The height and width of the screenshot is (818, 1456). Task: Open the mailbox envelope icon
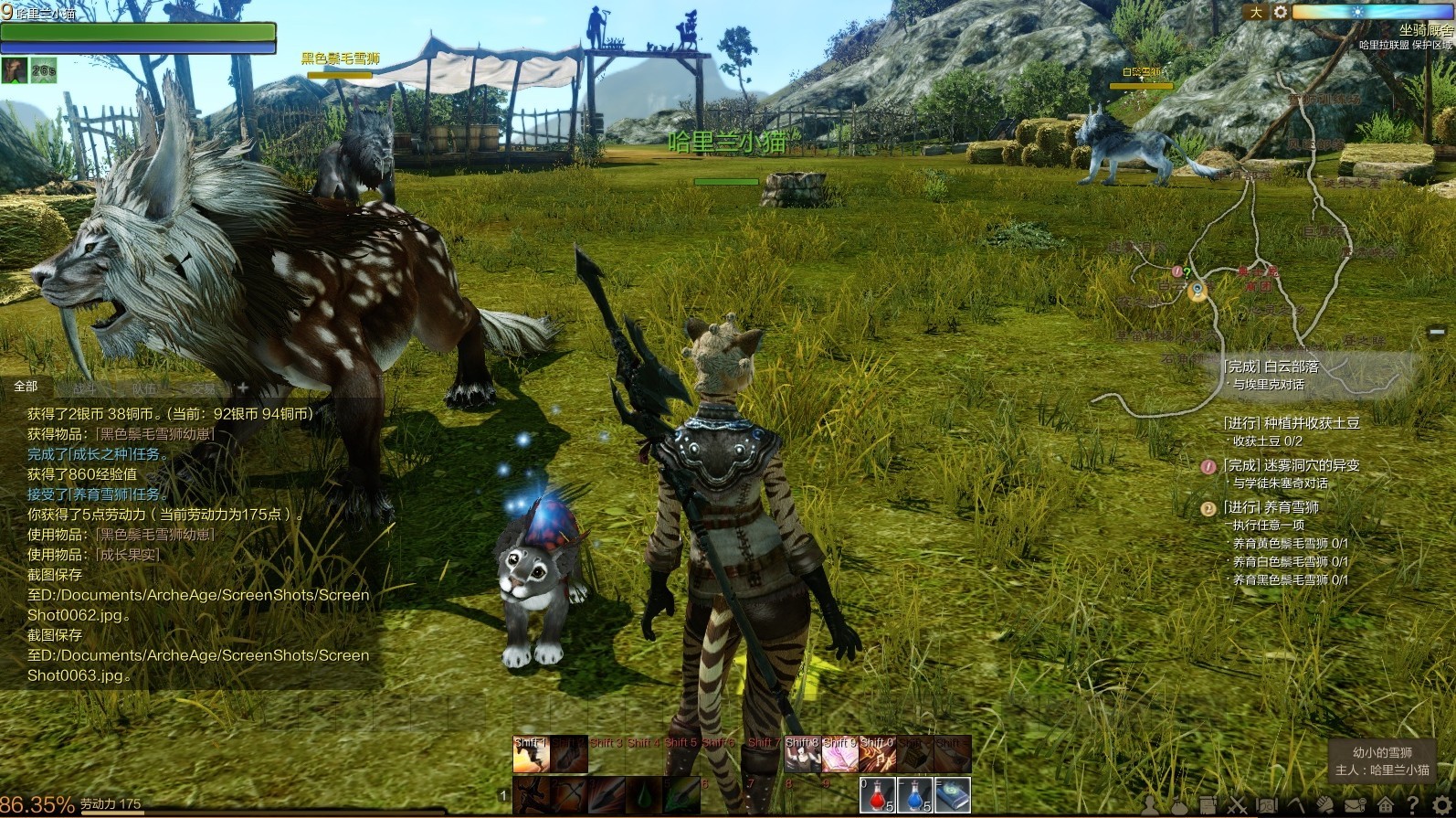(1355, 806)
